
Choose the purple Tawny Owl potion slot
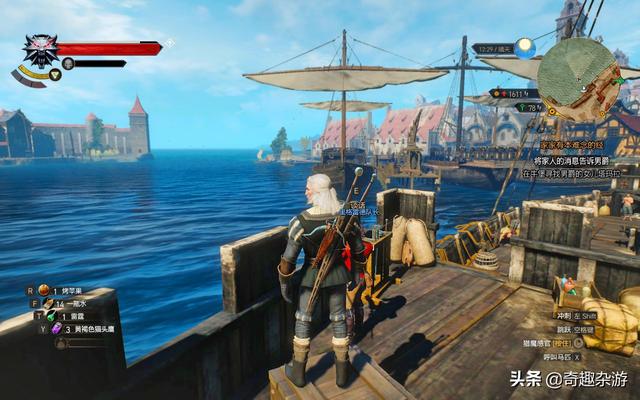(58, 328)
